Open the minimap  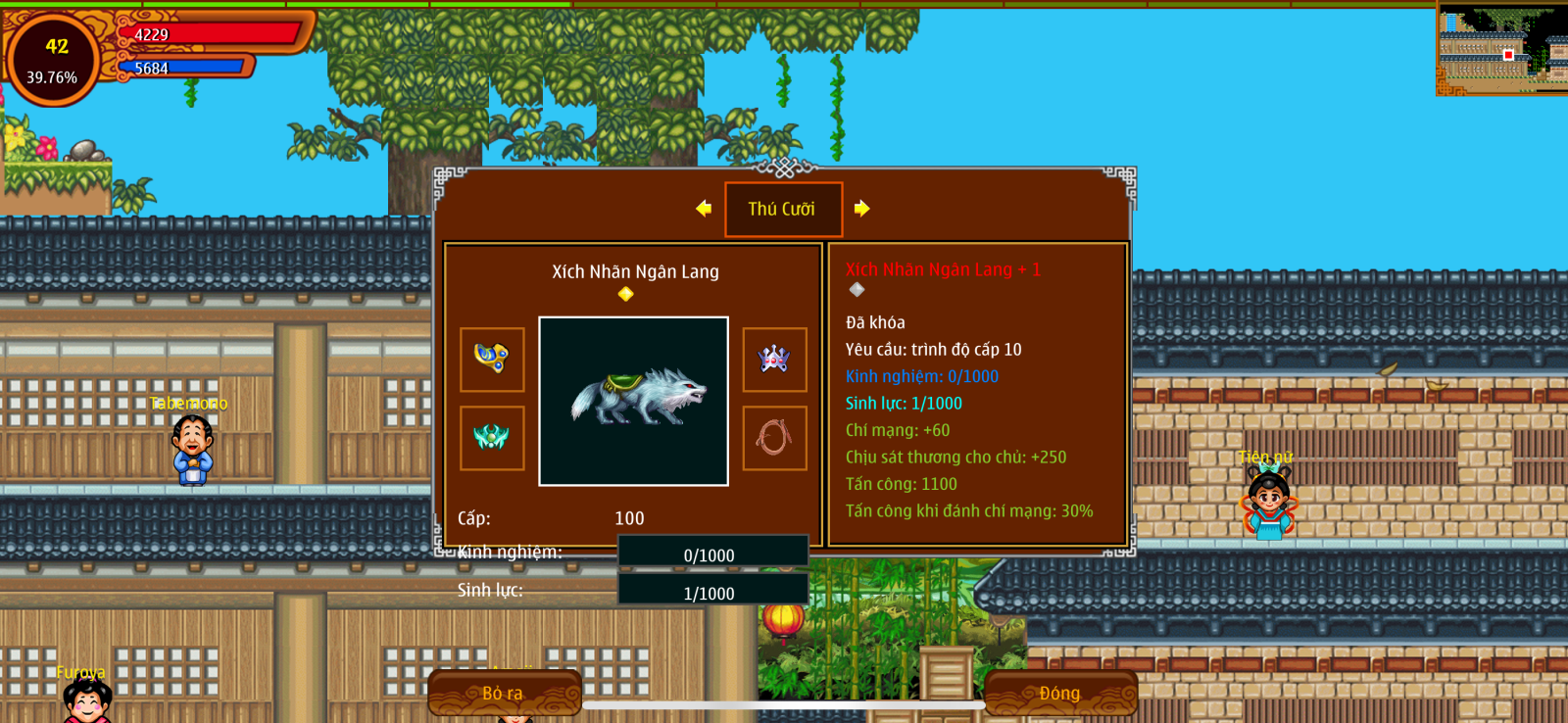(x=1500, y=47)
